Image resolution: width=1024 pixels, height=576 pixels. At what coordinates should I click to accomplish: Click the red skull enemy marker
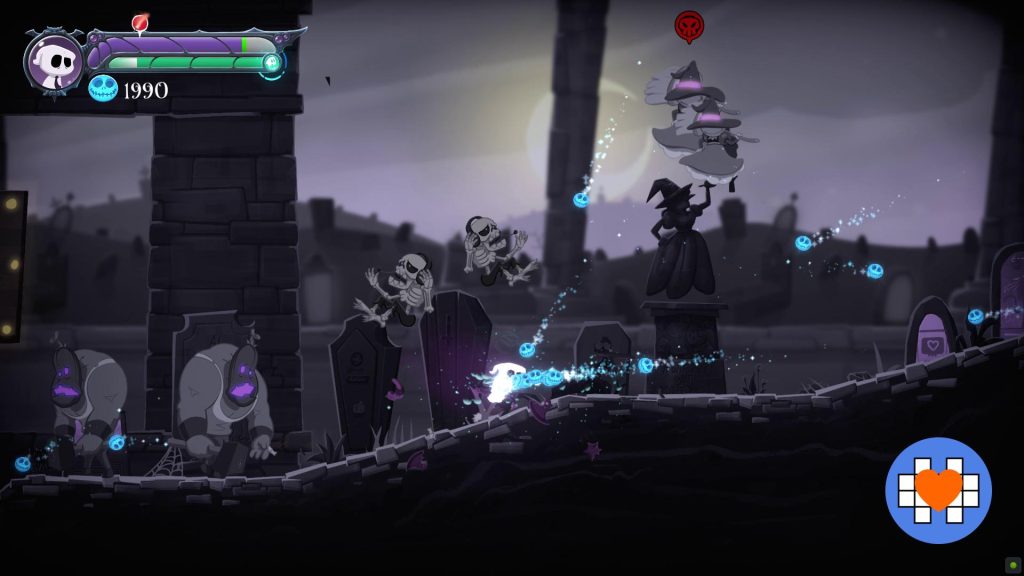click(688, 27)
